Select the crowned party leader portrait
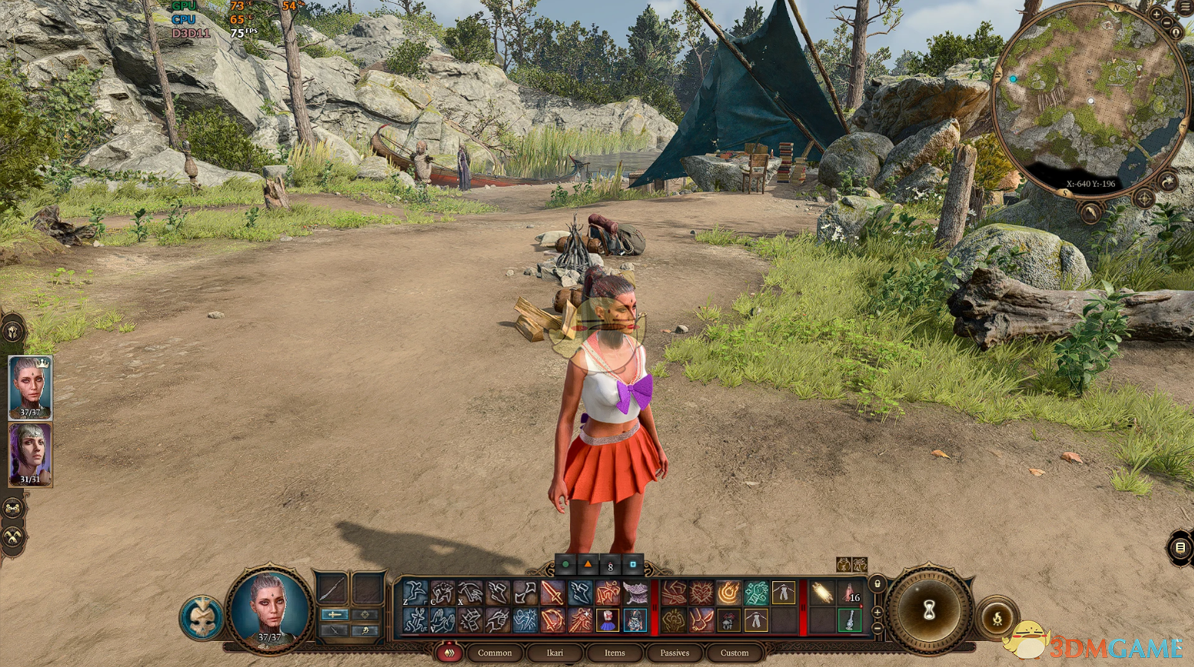Screen dimensions: 1194x667 point(30,387)
